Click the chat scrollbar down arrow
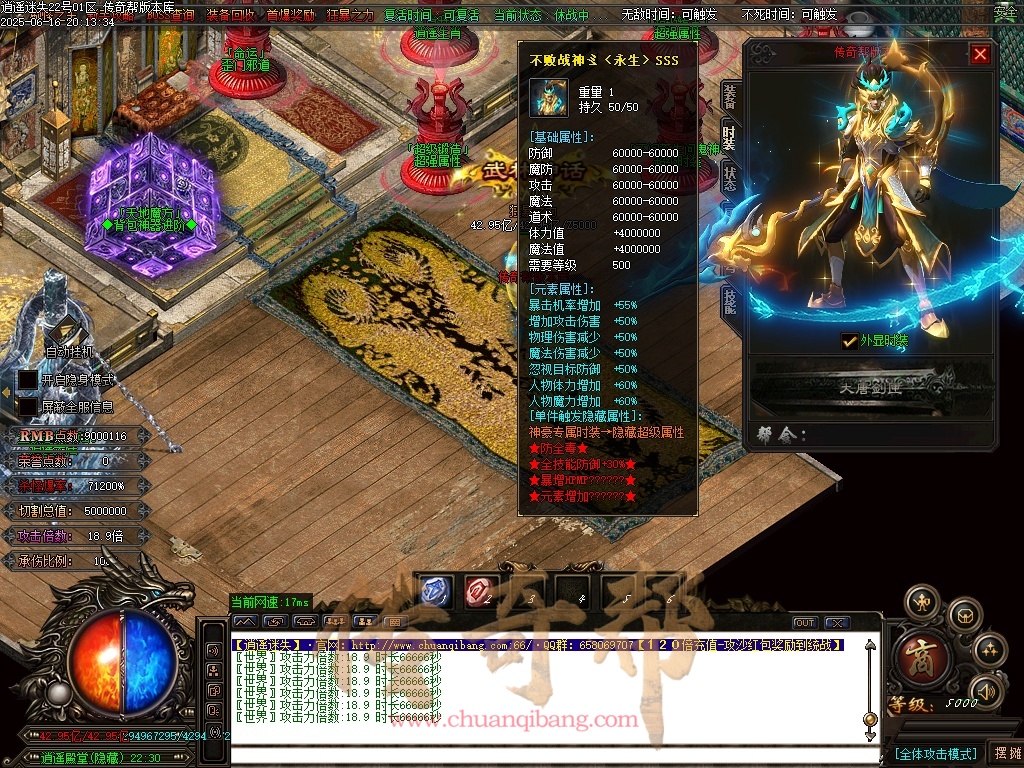This screenshot has height=768, width=1024. coord(870,737)
